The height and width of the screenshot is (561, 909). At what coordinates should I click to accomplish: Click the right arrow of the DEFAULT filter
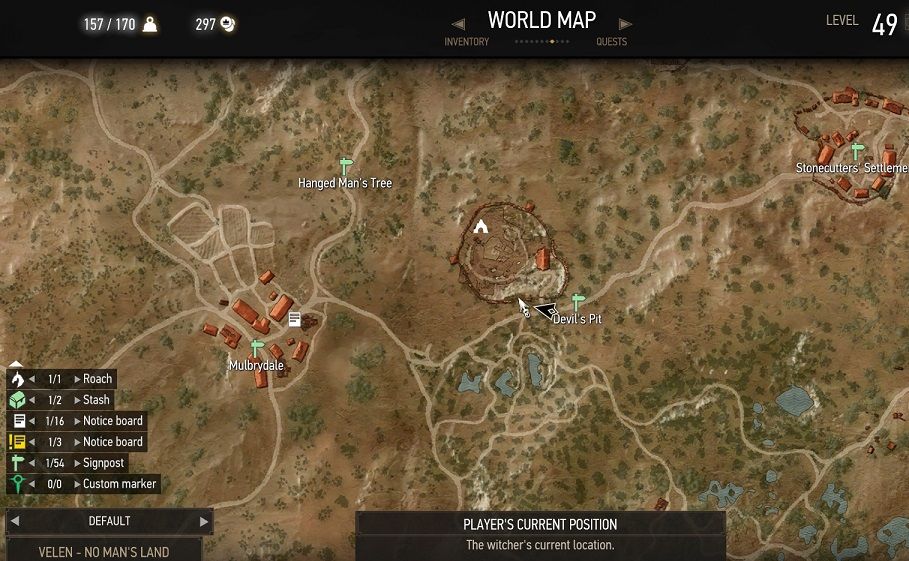click(x=204, y=521)
